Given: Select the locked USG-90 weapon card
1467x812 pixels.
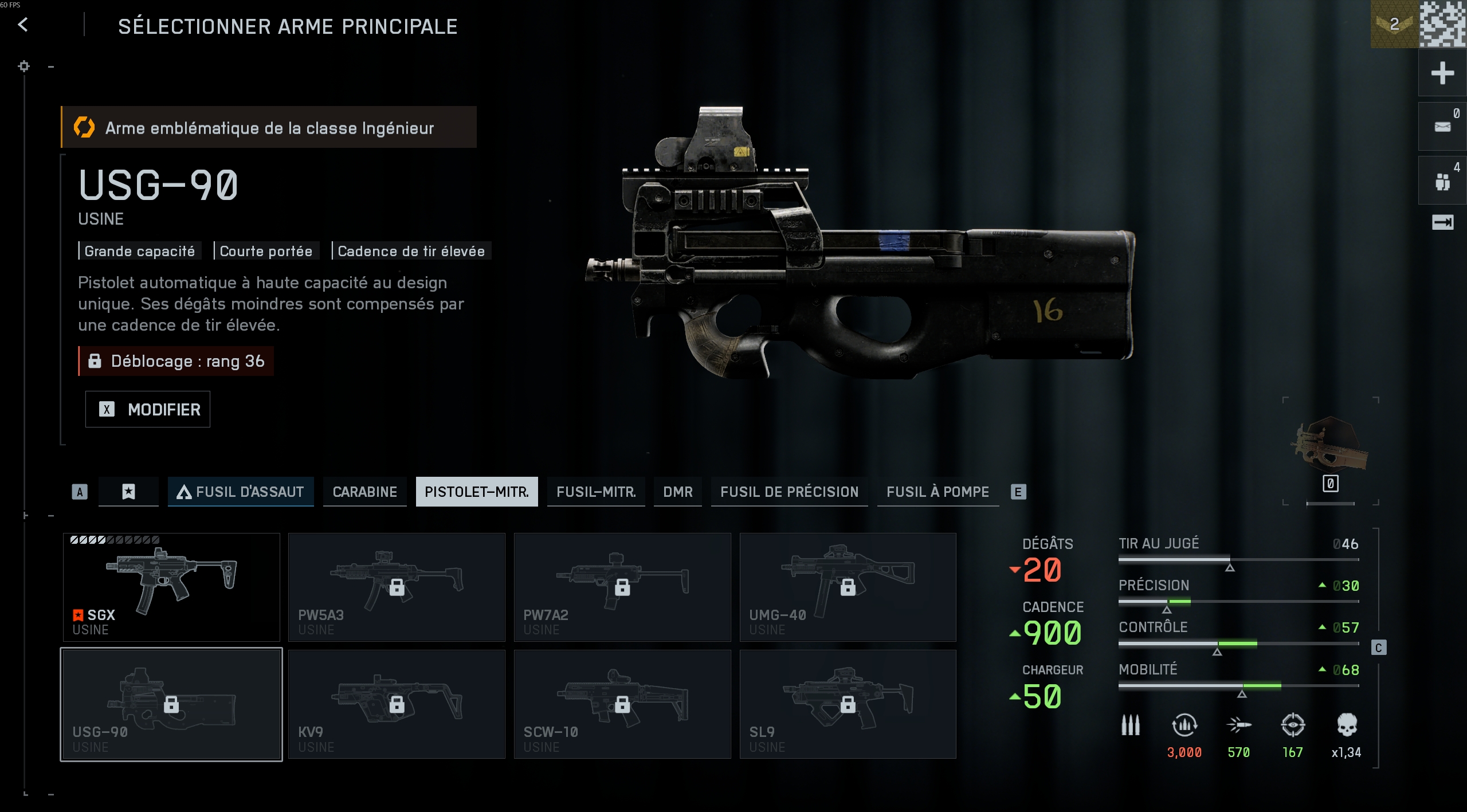Looking at the screenshot, I should coord(171,704).
